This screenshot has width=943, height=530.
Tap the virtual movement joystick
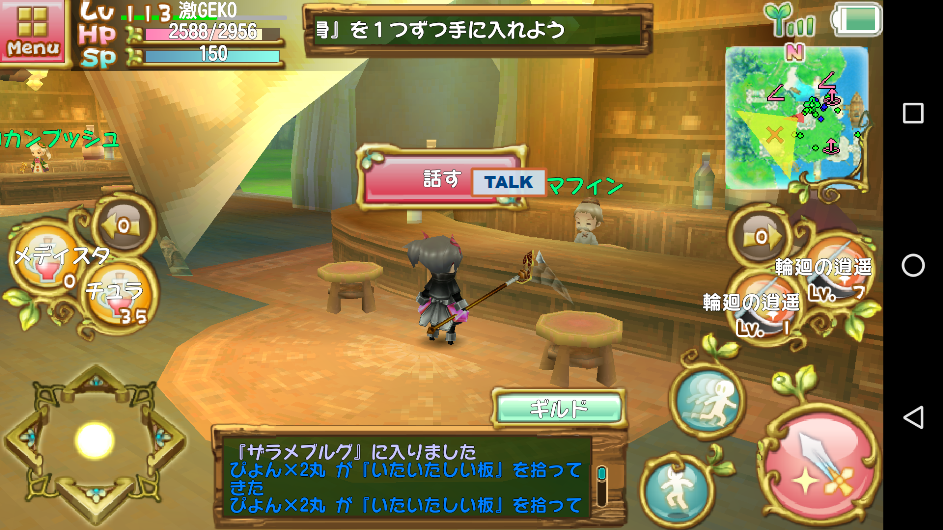[95, 438]
